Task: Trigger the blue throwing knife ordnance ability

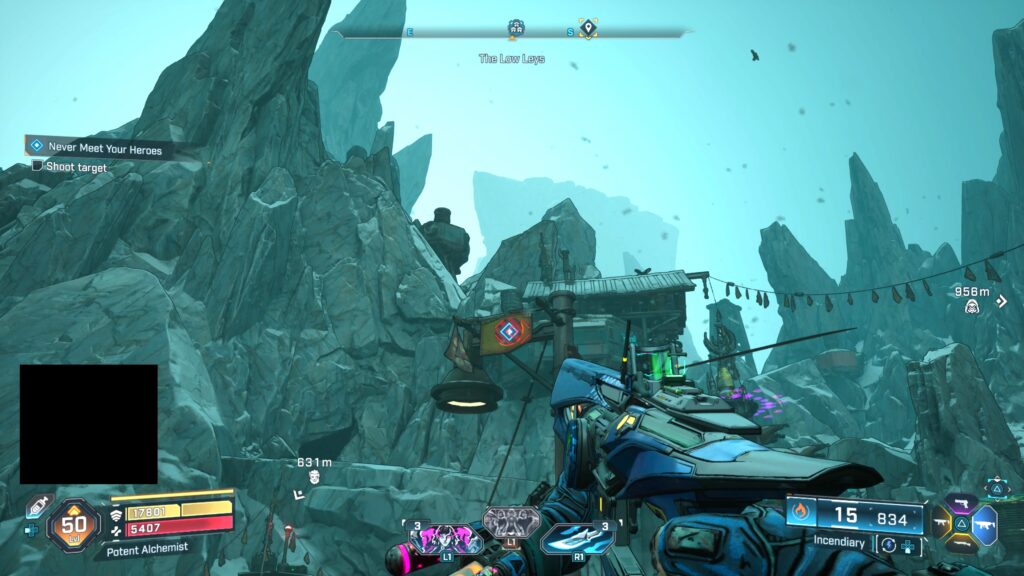Action: click(x=579, y=538)
